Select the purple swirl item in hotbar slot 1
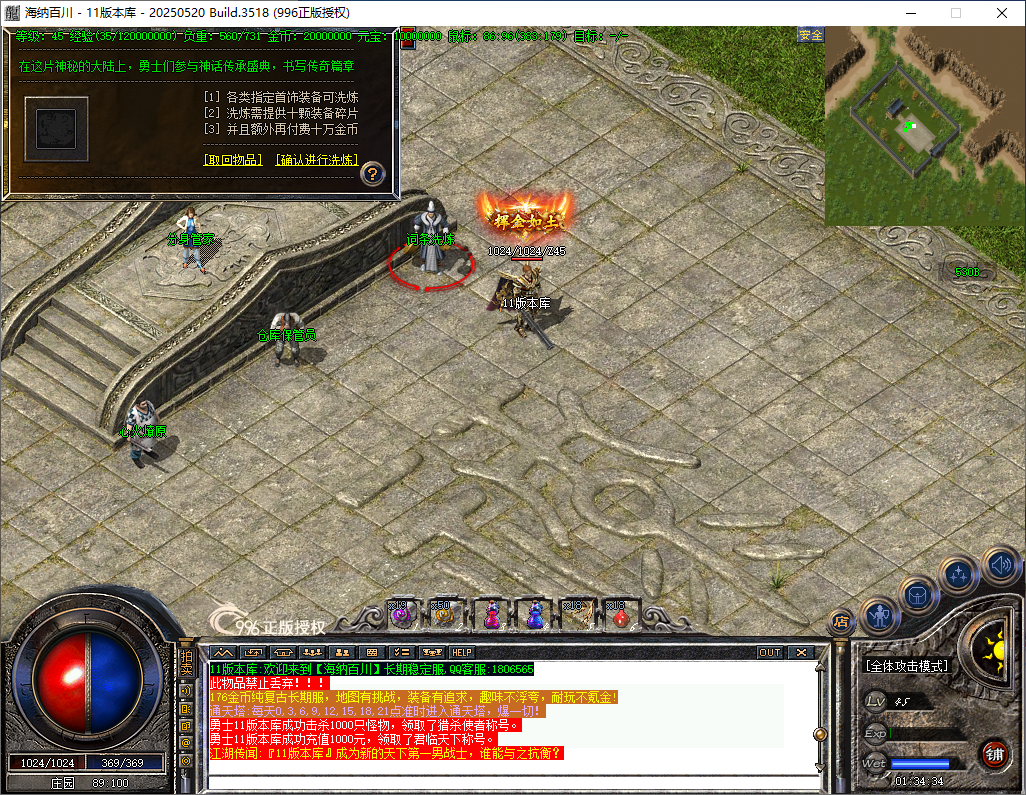1026x795 pixels. (x=403, y=613)
